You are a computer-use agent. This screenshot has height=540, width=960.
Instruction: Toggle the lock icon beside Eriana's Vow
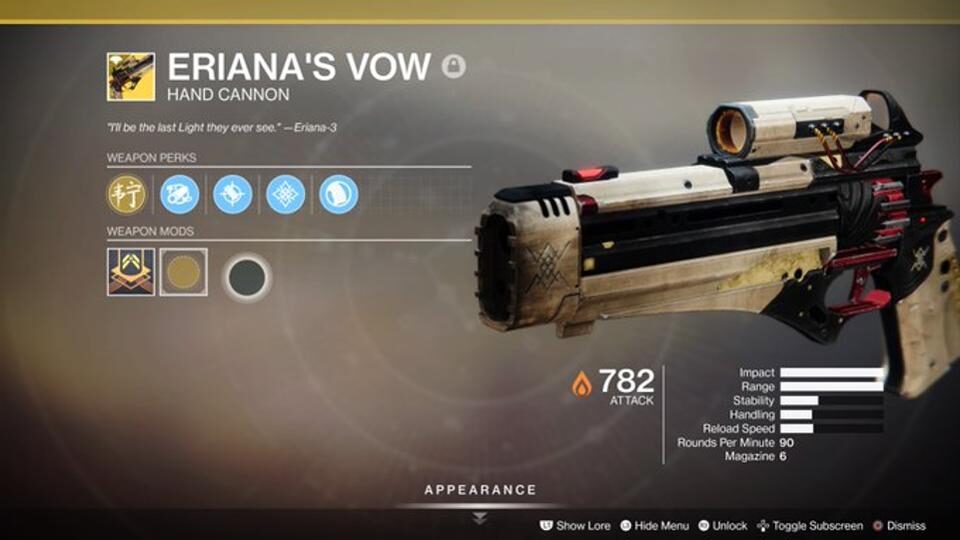pos(454,67)
